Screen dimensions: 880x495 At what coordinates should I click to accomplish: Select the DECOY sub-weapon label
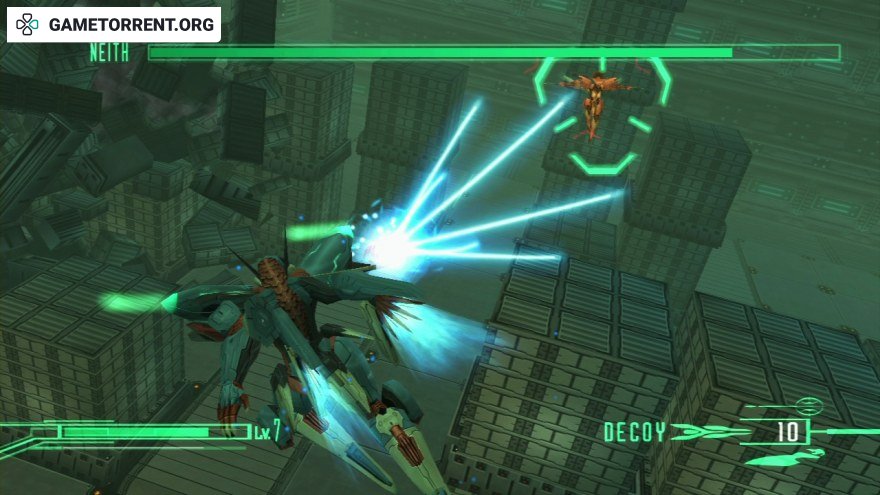634,432
